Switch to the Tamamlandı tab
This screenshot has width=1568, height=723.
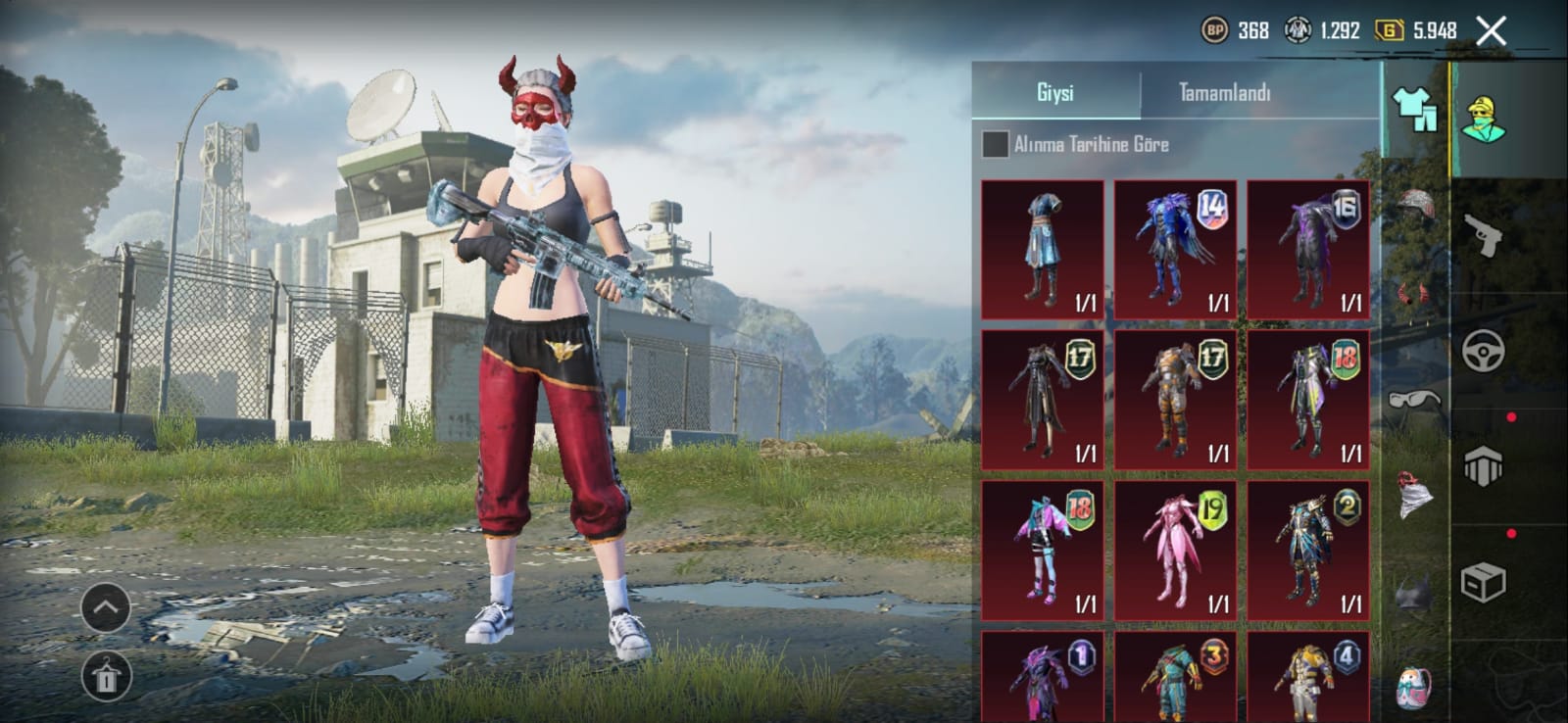(x=1224, y=93)
